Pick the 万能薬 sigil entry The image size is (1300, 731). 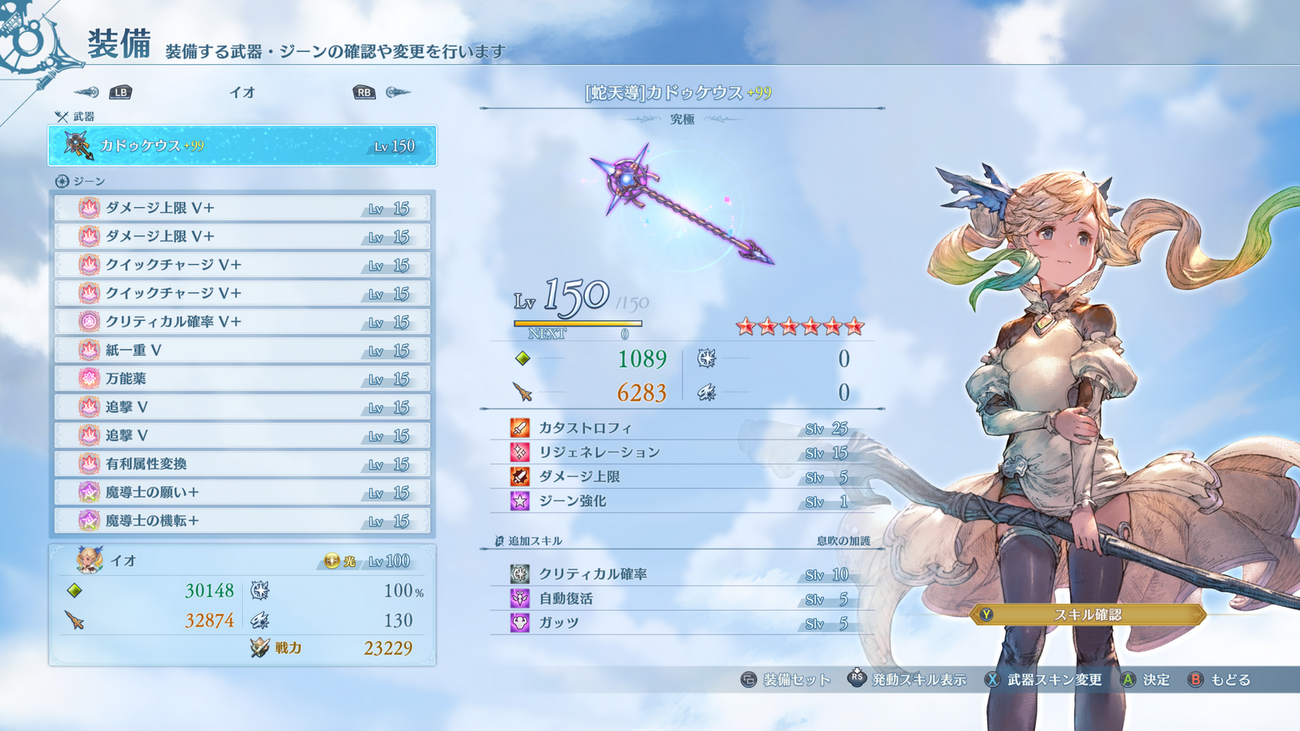[x=242, y=379]
